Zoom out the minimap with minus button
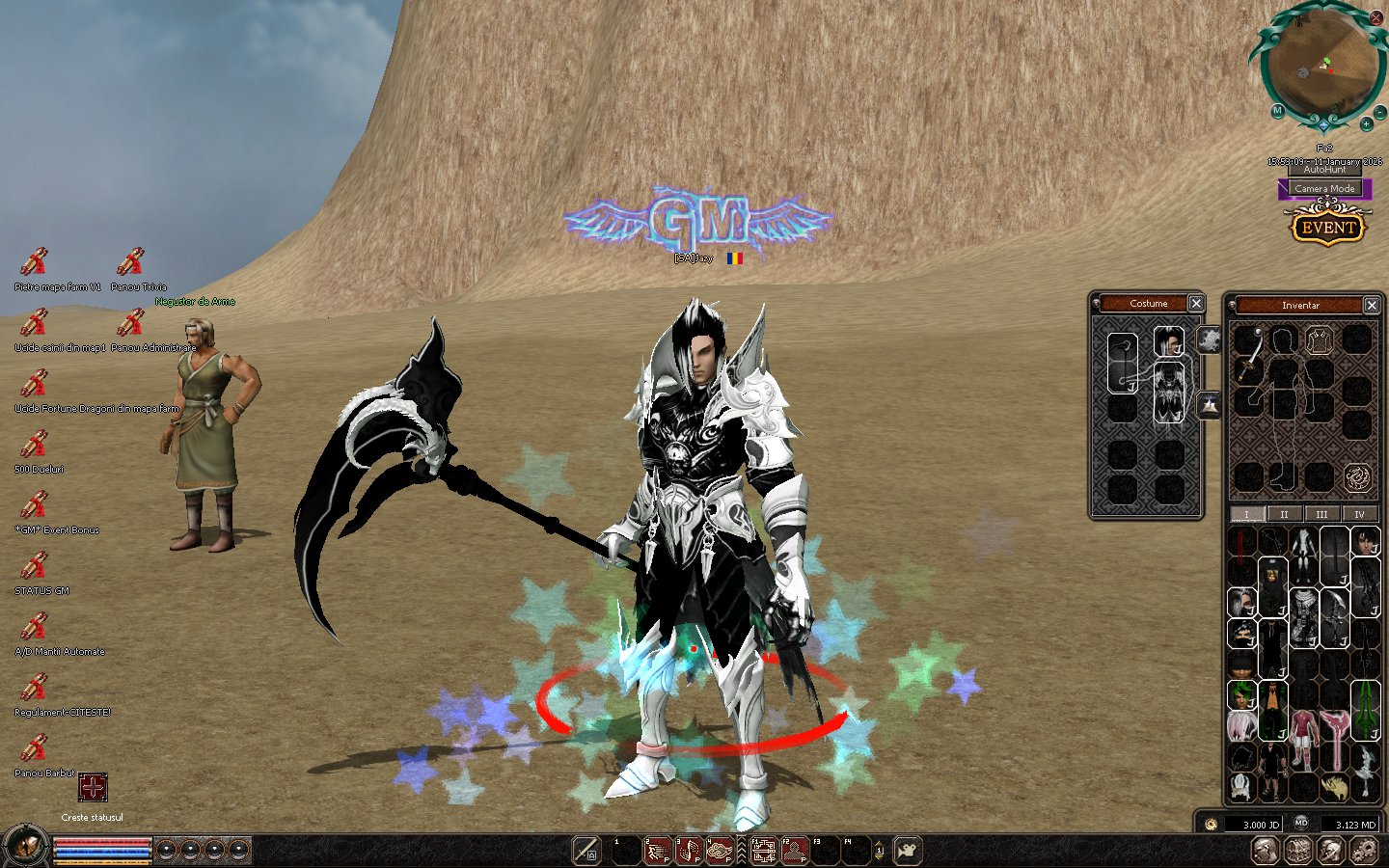The height and width of the screenshot is (868, 1389). [1378, 113]
